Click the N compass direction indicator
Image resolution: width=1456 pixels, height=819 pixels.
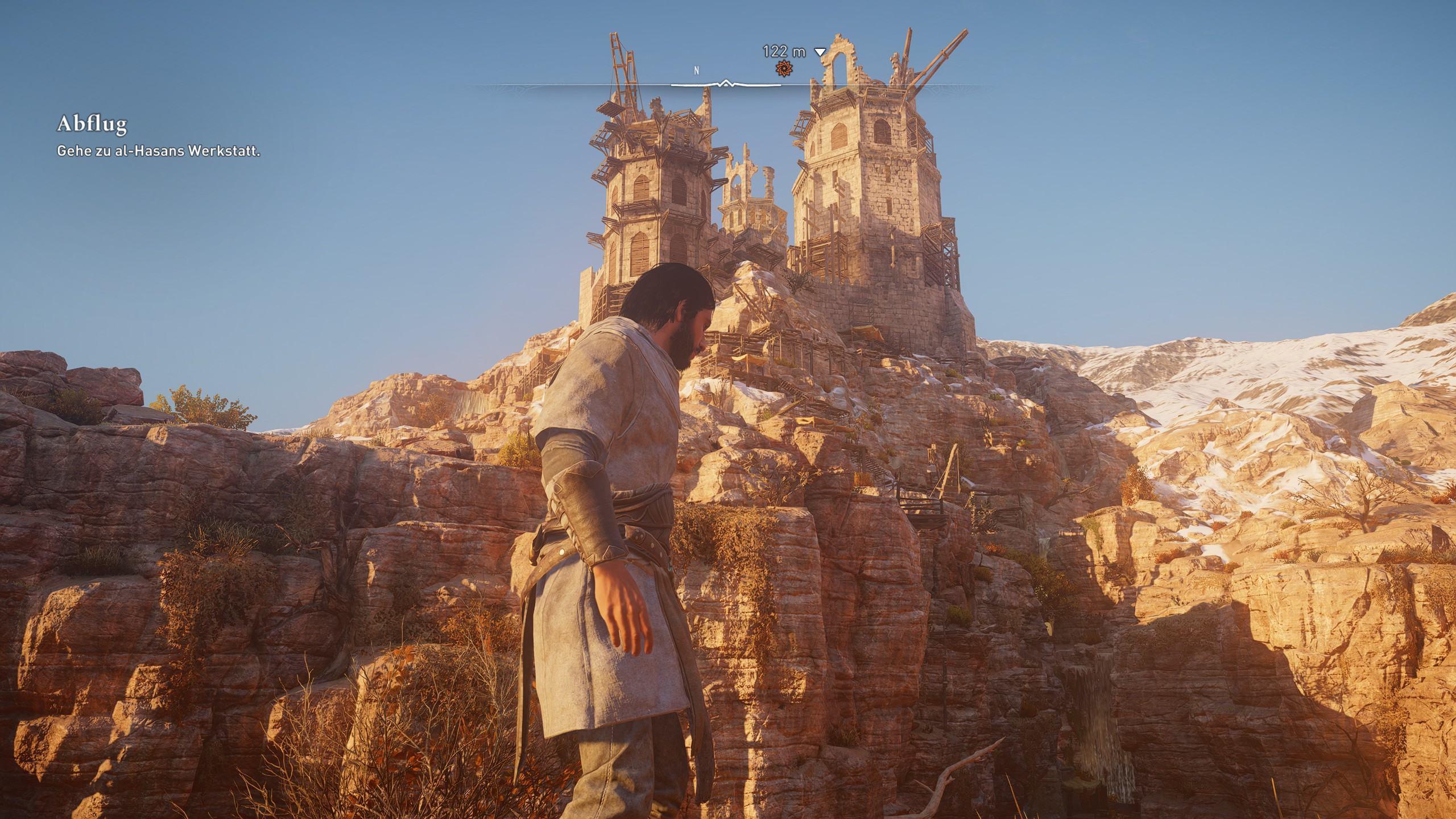pyautogui.click(x=695, y=71)
